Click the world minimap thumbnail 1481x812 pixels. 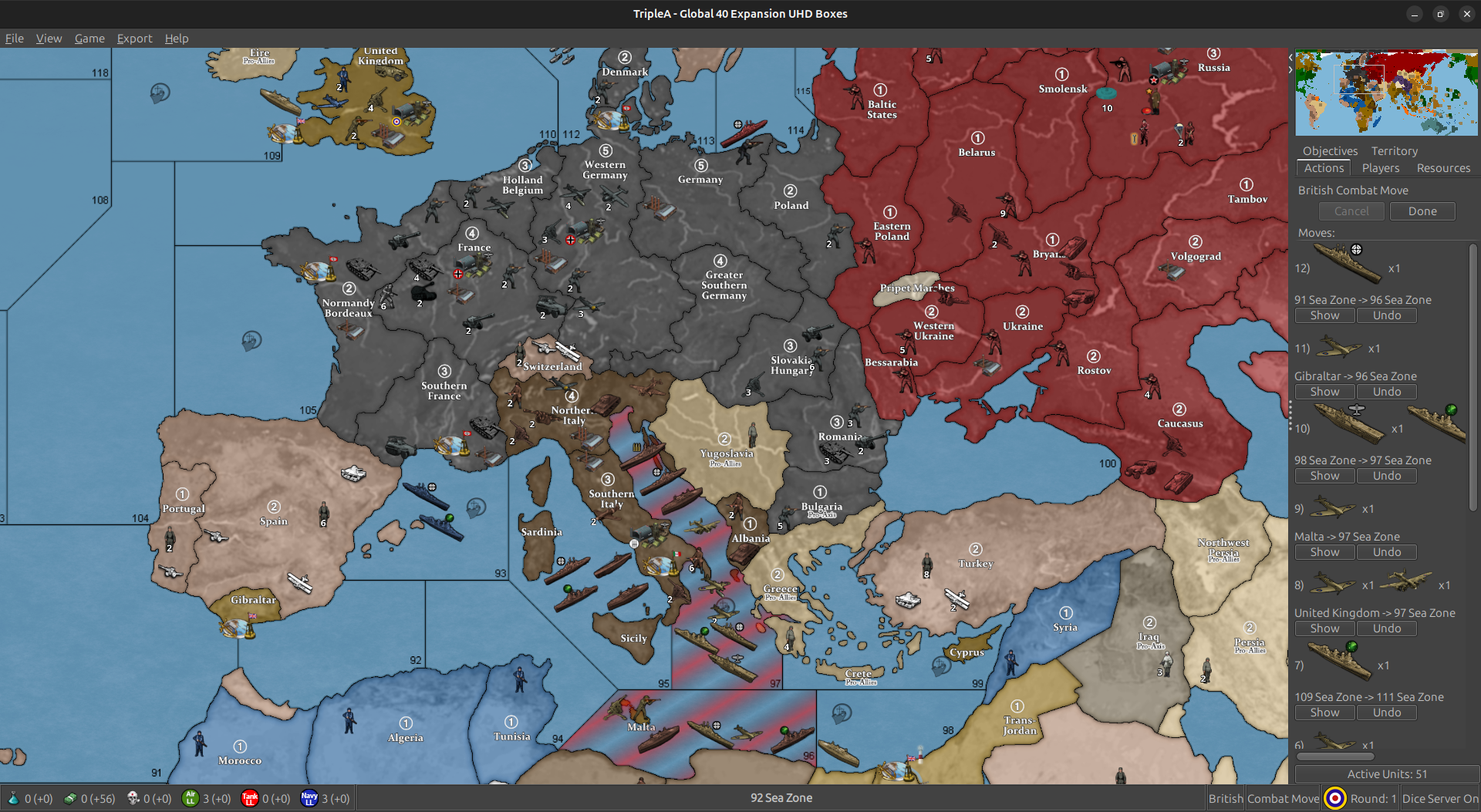[x=1385, y=92]
